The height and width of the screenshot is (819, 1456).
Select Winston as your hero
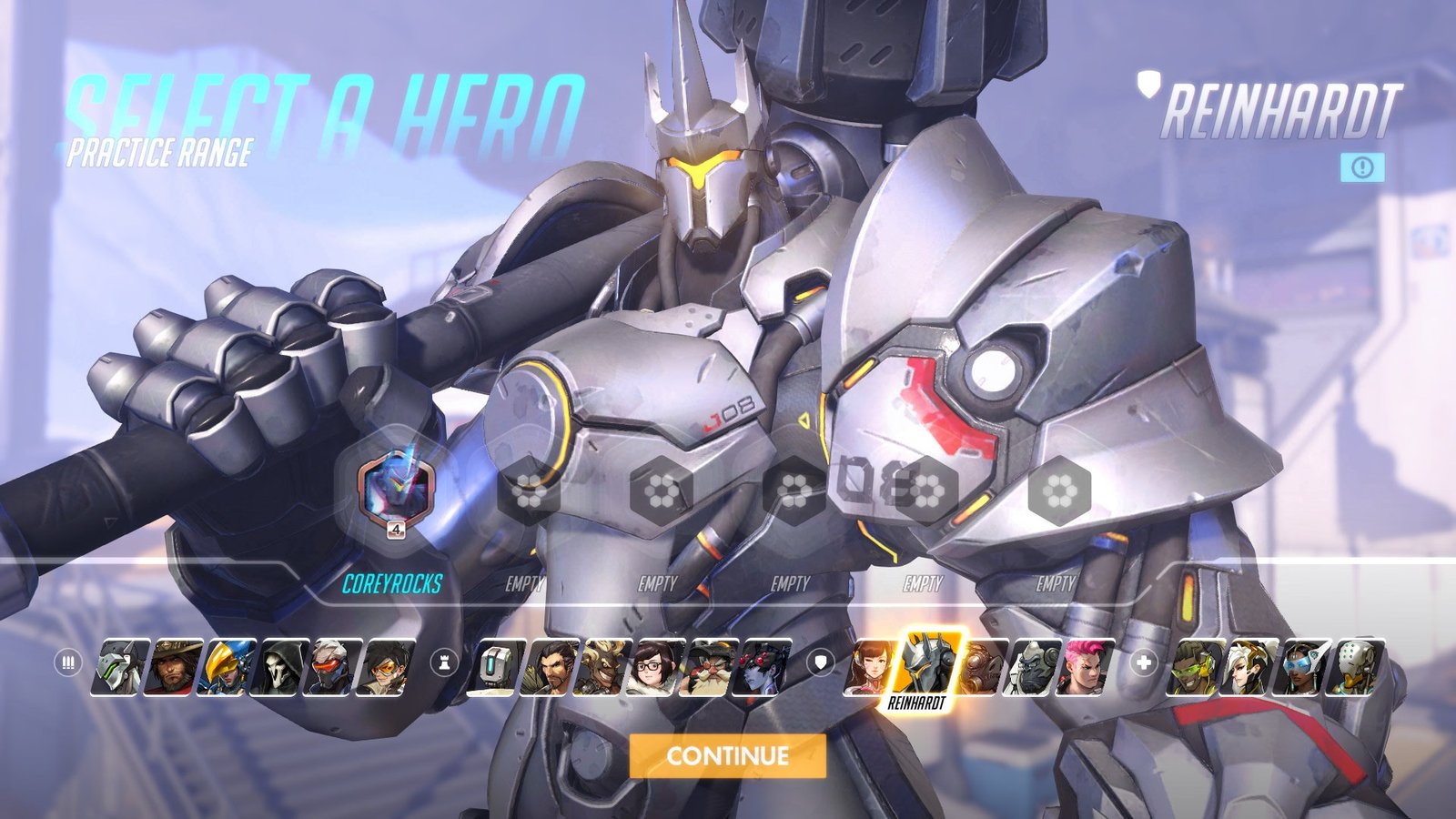pos(1034,667)
